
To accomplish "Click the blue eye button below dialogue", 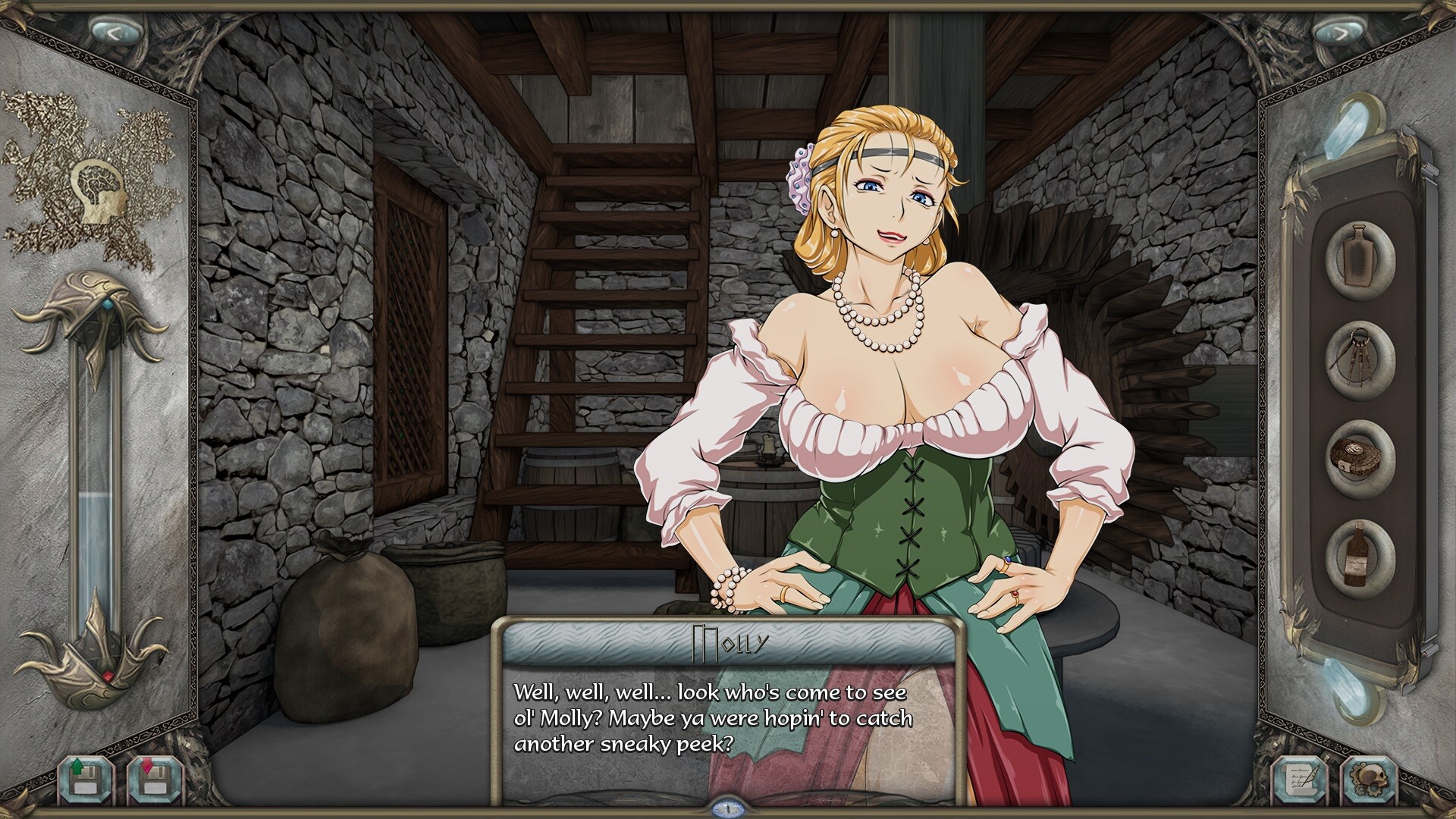I will click(728, 808).
